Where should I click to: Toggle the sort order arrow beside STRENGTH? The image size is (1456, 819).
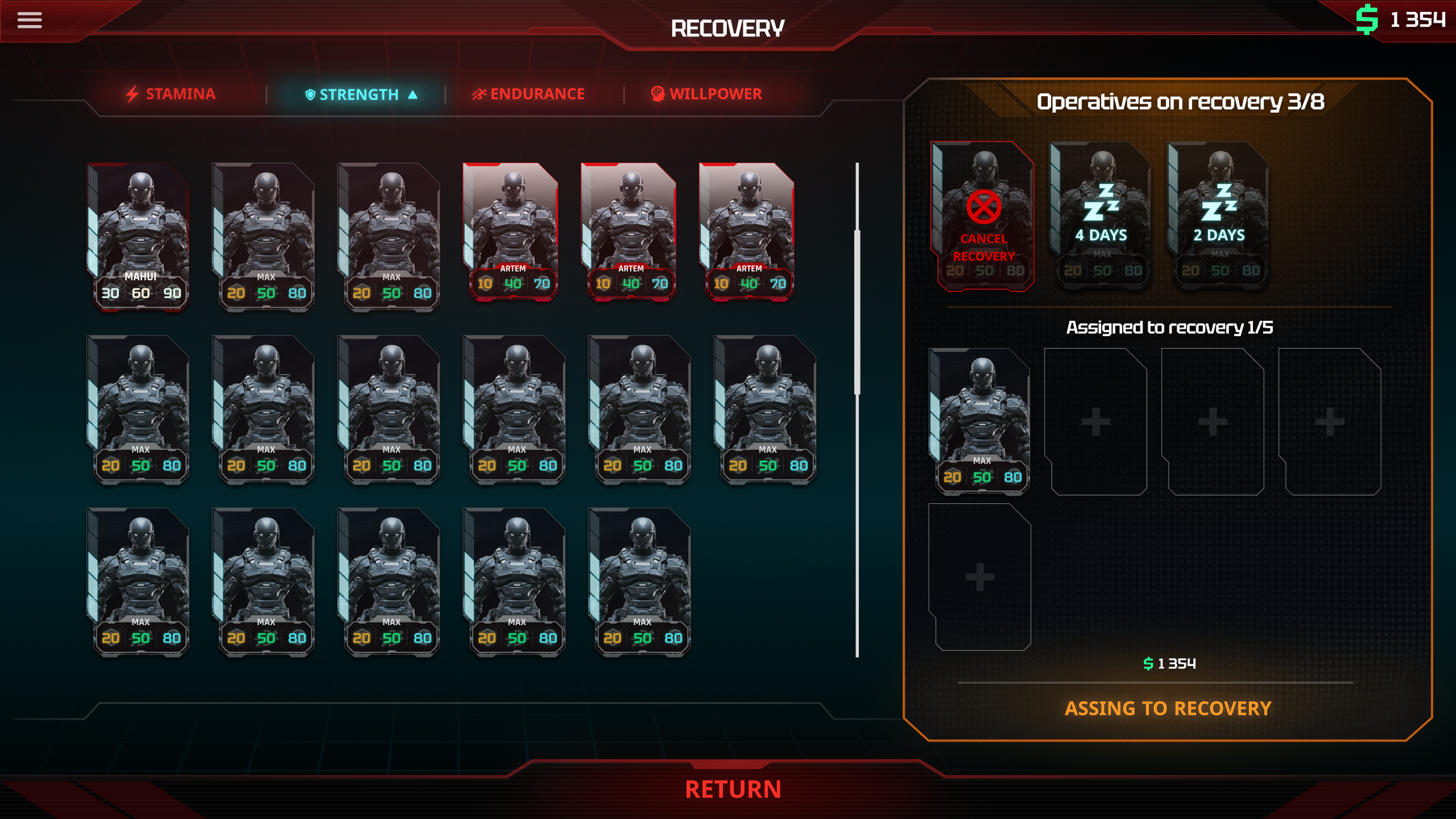click(x=412, y=94)
